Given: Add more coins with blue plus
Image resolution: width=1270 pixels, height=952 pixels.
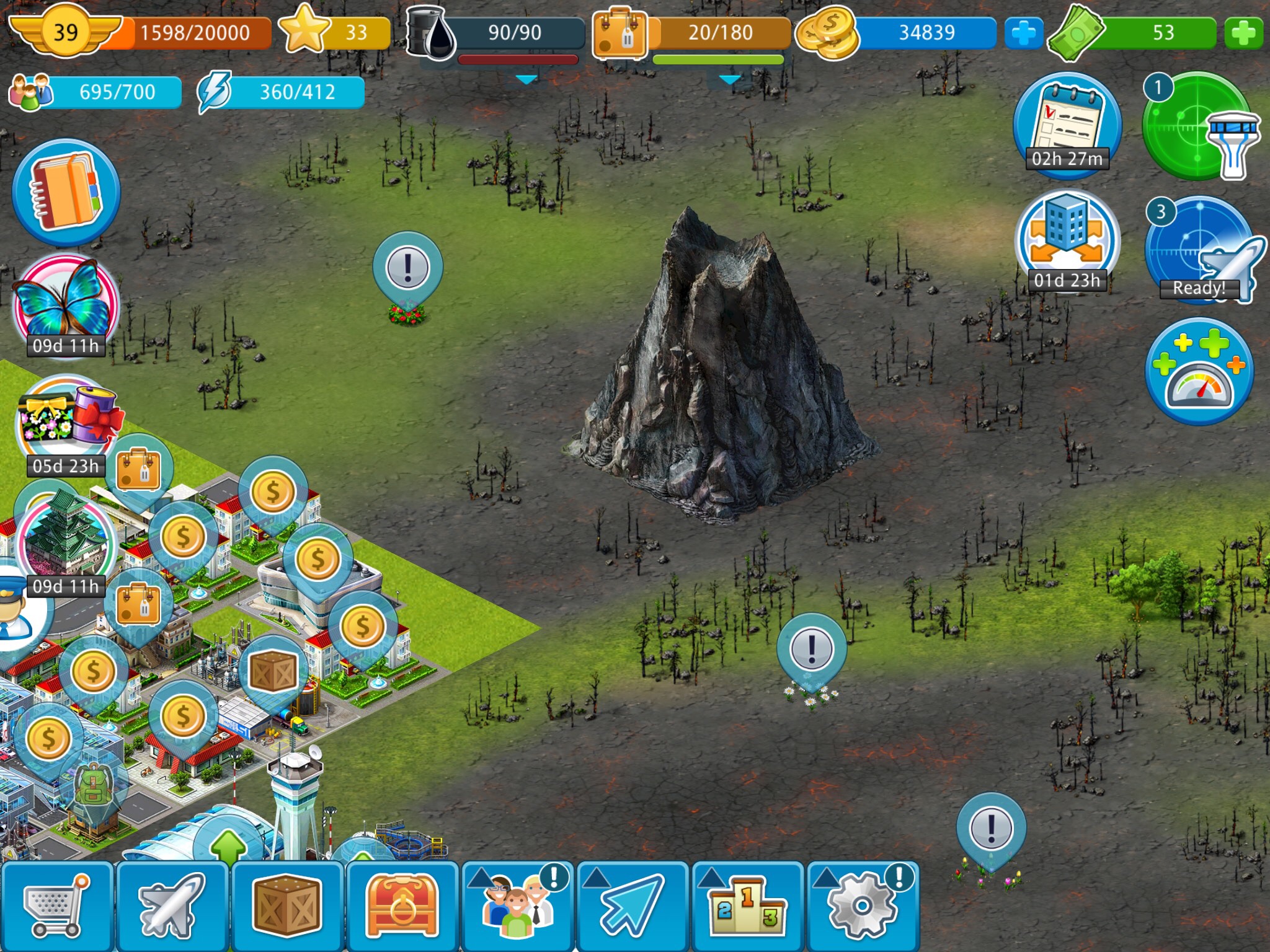Looking at the screenshot, I should (1023, 33).
